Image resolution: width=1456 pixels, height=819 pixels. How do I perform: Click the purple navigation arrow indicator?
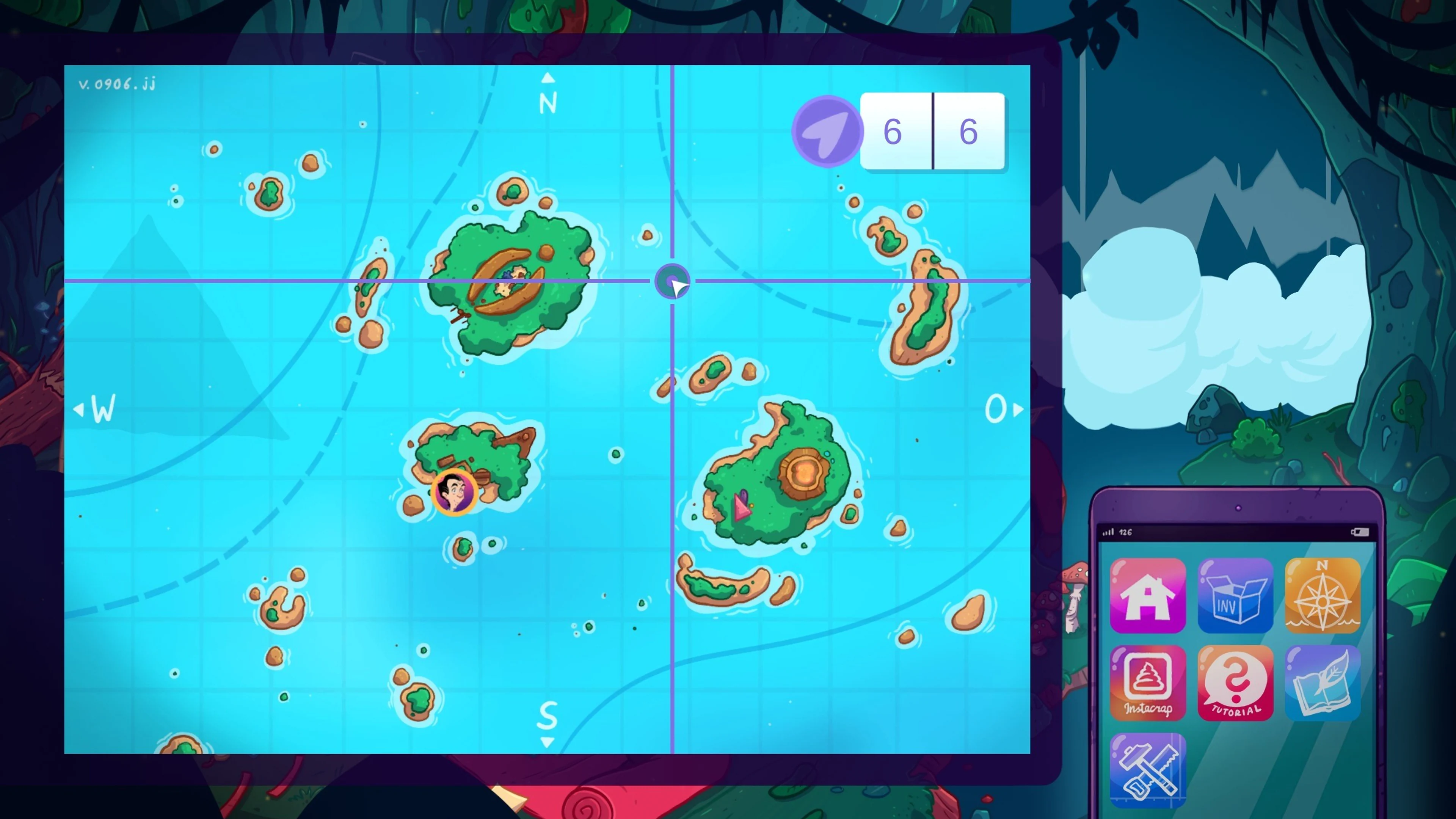click(x=827, y=130)
